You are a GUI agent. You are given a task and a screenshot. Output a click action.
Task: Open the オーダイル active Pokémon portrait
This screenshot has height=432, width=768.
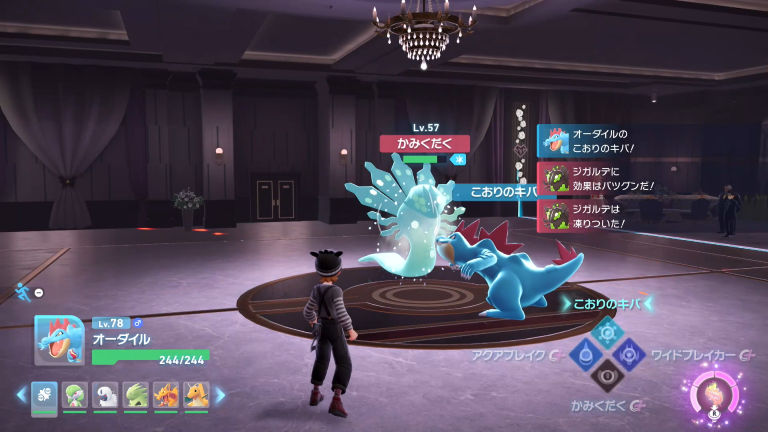click(x=59, y=340)
